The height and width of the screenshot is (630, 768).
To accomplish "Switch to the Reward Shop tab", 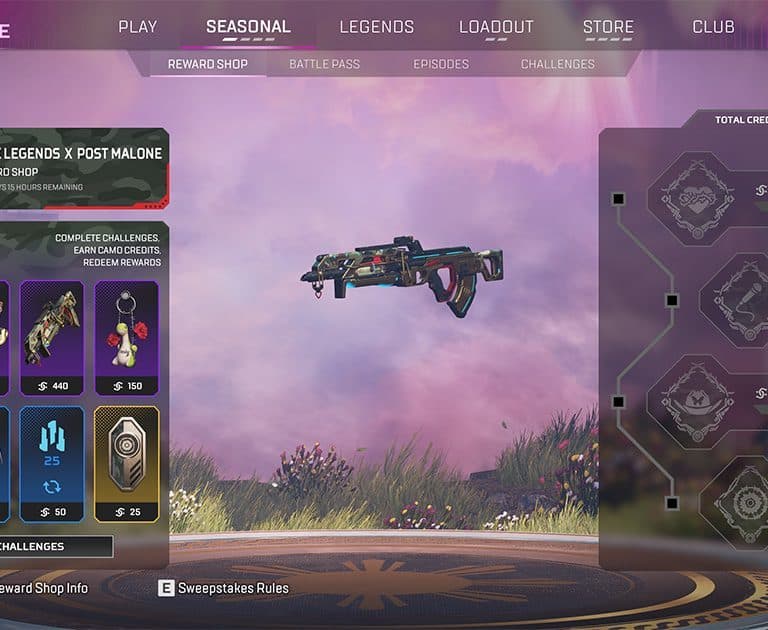I will click(x=207, y=64).
